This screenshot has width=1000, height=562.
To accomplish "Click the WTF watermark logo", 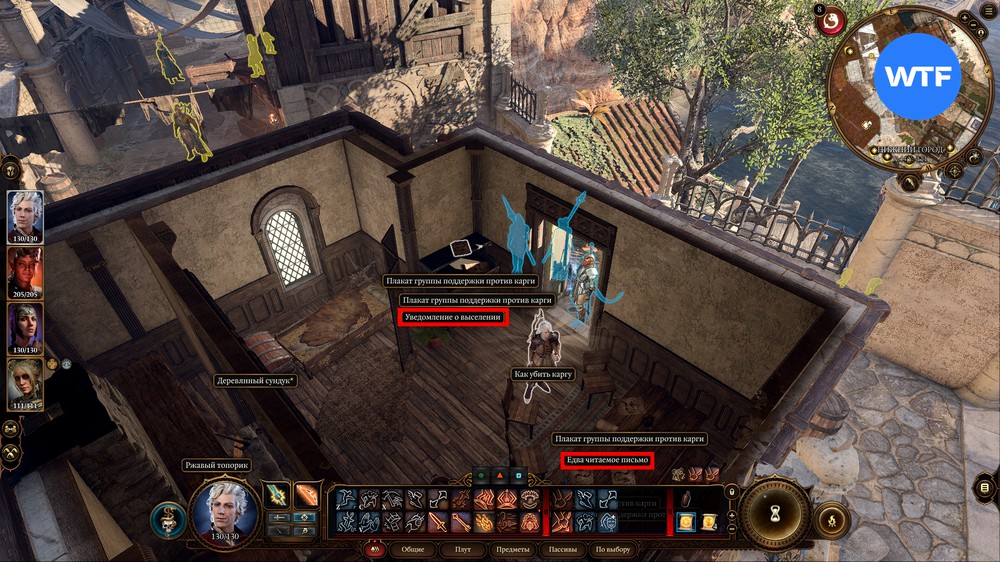I will pyautogui.click(x=917, y=77).
